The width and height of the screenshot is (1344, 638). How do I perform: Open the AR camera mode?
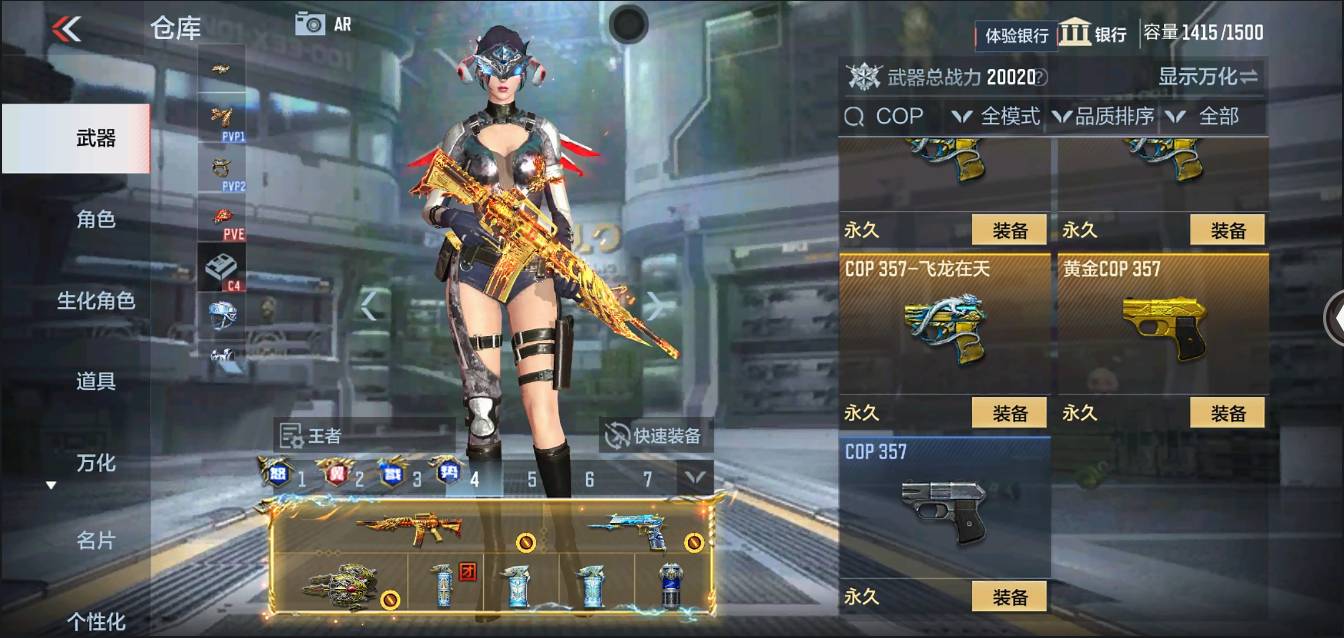pyautogui.click(x=323, y=24)
